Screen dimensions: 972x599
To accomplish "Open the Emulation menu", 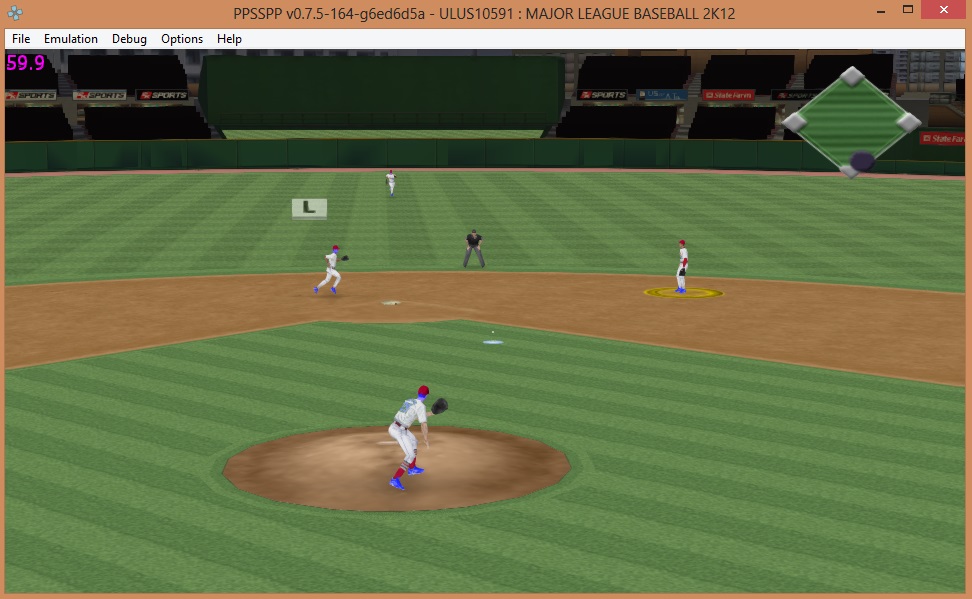I will [71, 39].
